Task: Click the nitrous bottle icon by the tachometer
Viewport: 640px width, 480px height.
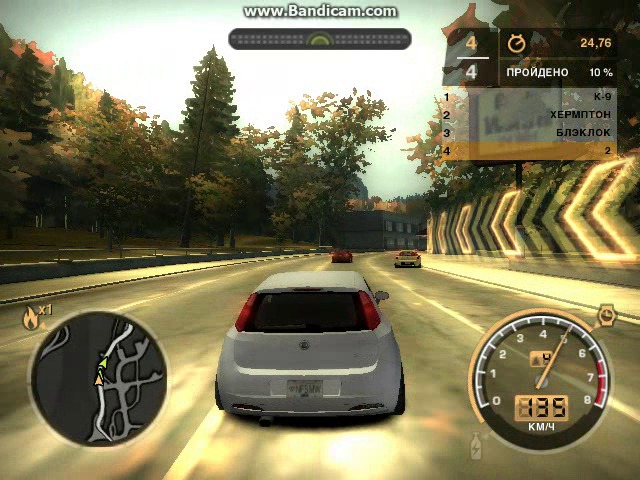Action: 475,444
